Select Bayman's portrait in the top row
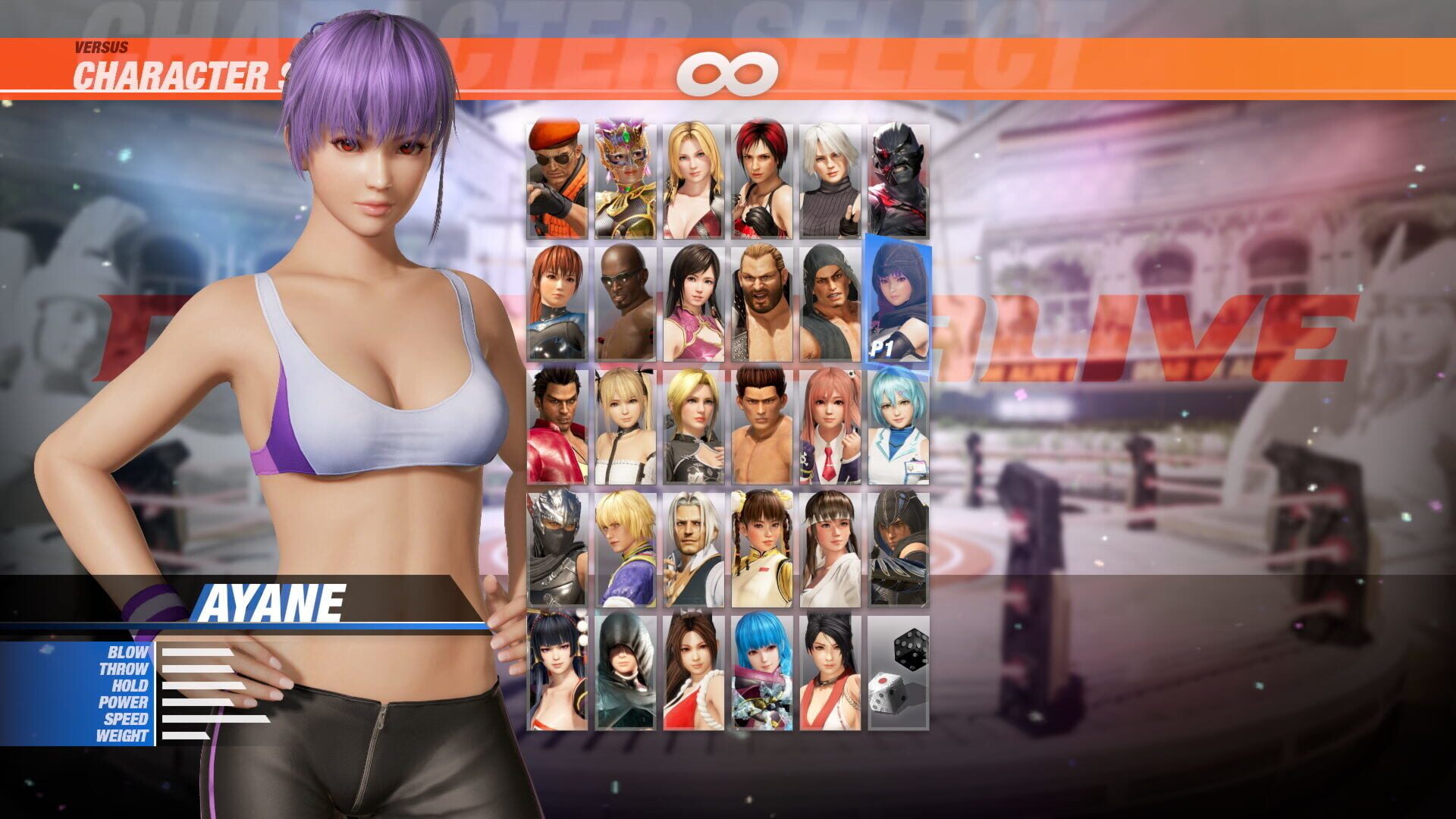The image size is (1456, 819). [555, 174]
